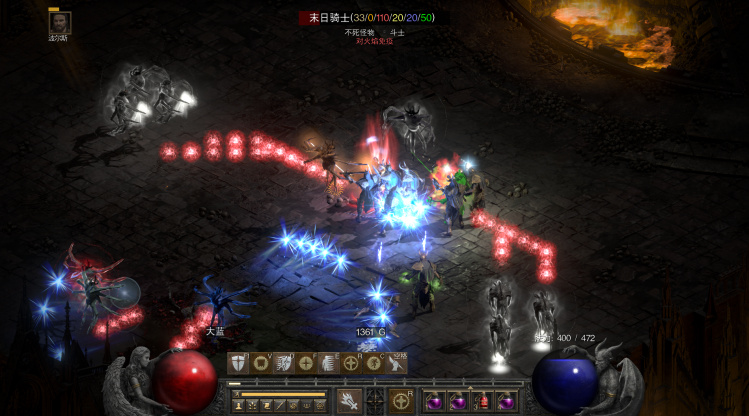Drink the red healing potion in the belt
Image resolution: width=749 pixels, height=416 pixels.
click(x=483, y=401)
